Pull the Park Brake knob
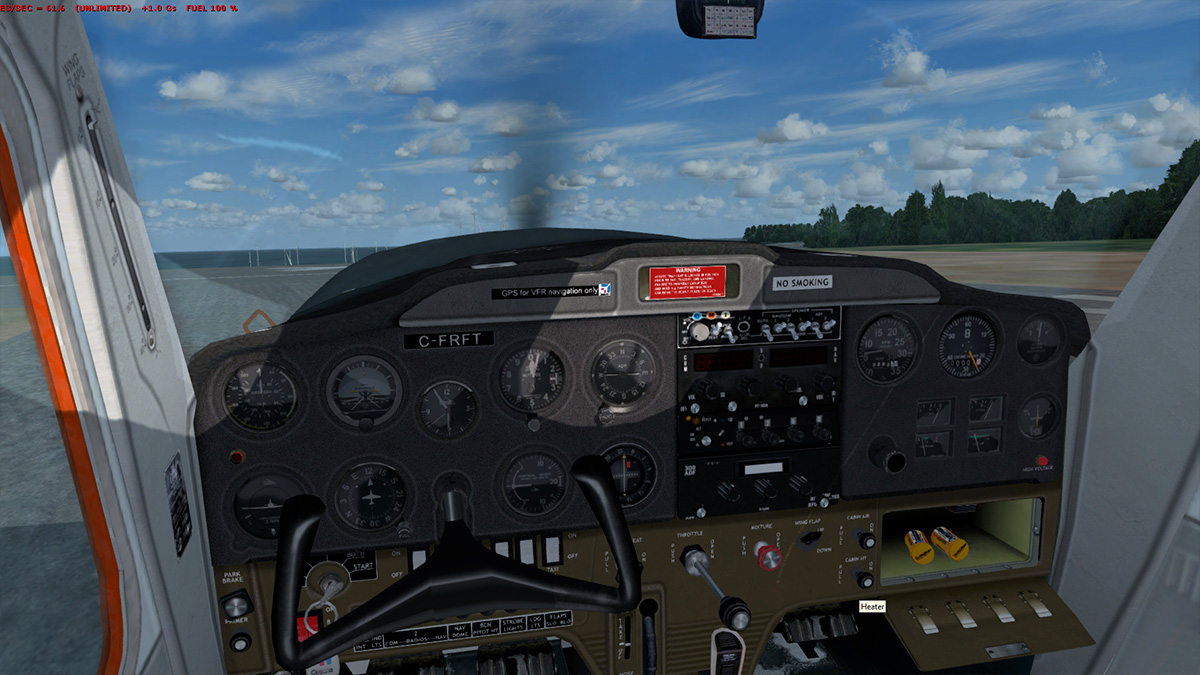The height and width of the screenshot is (675, 1200). 235,604
